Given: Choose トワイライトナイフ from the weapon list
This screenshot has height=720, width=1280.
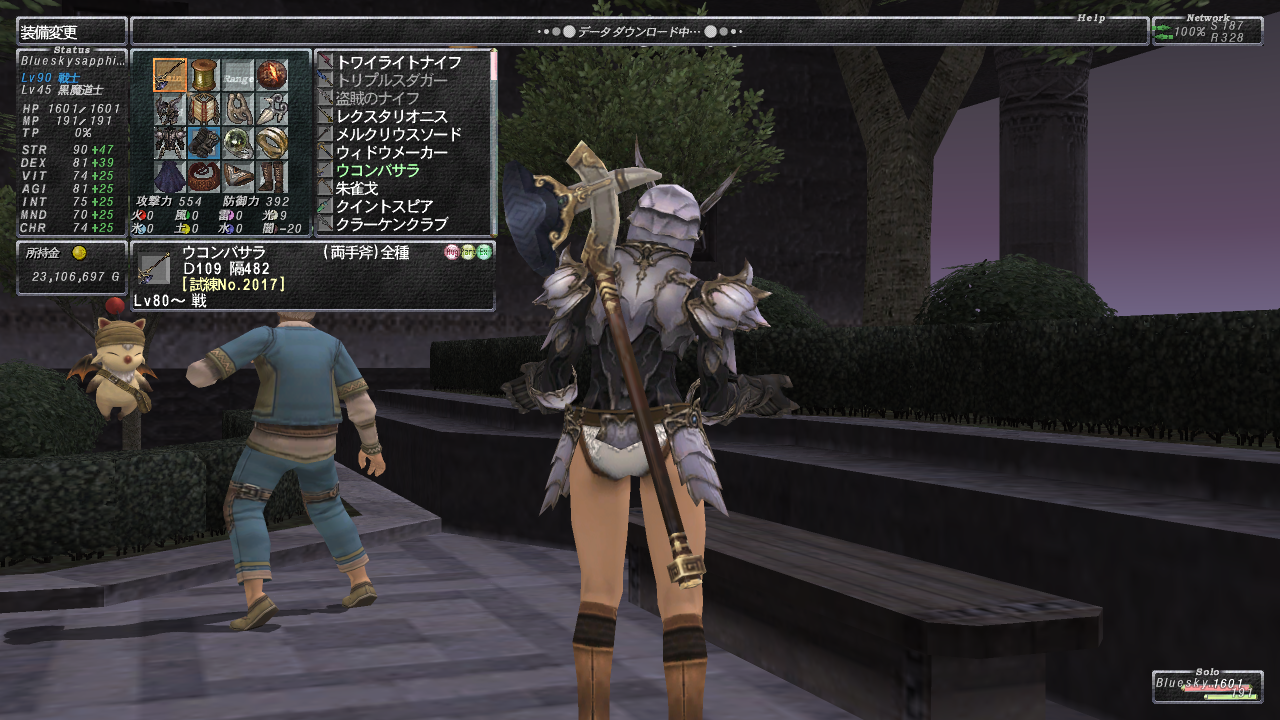Looking at the screenshot, I should pos(398,62).
